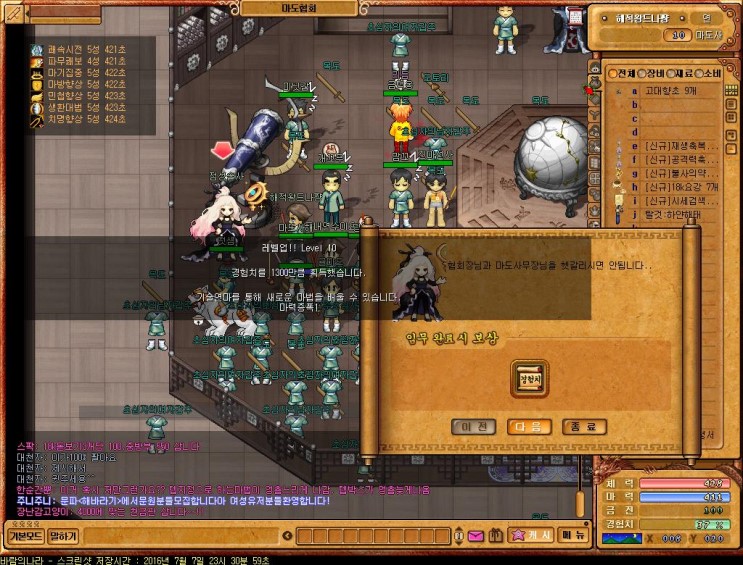
Task: Open the 캐시 (Cash) shop button
Action: (x=531, y=535)
